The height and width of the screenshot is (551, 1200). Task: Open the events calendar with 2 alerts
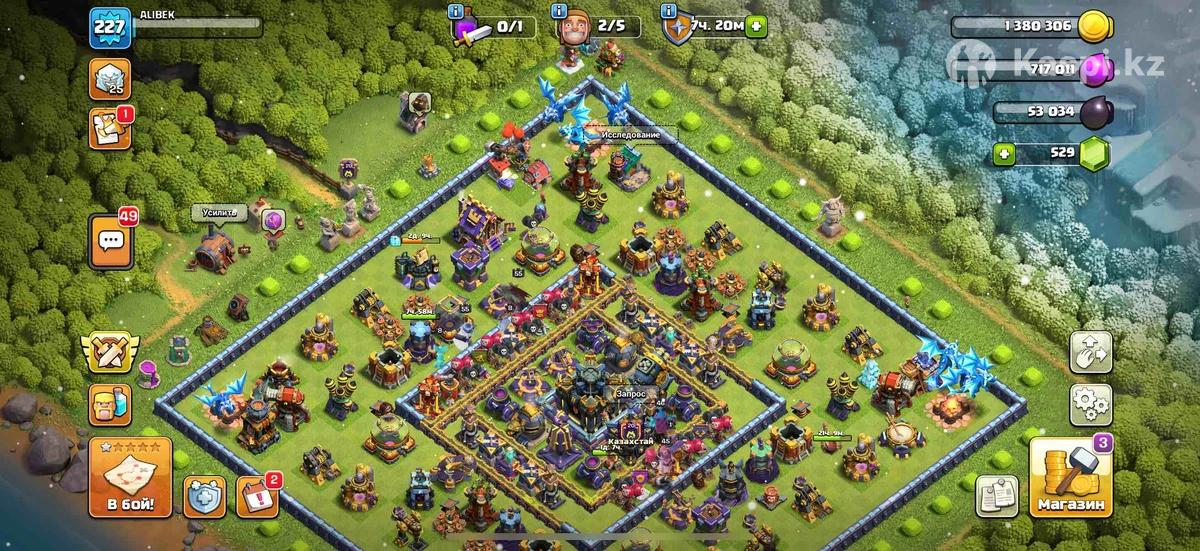257,497
